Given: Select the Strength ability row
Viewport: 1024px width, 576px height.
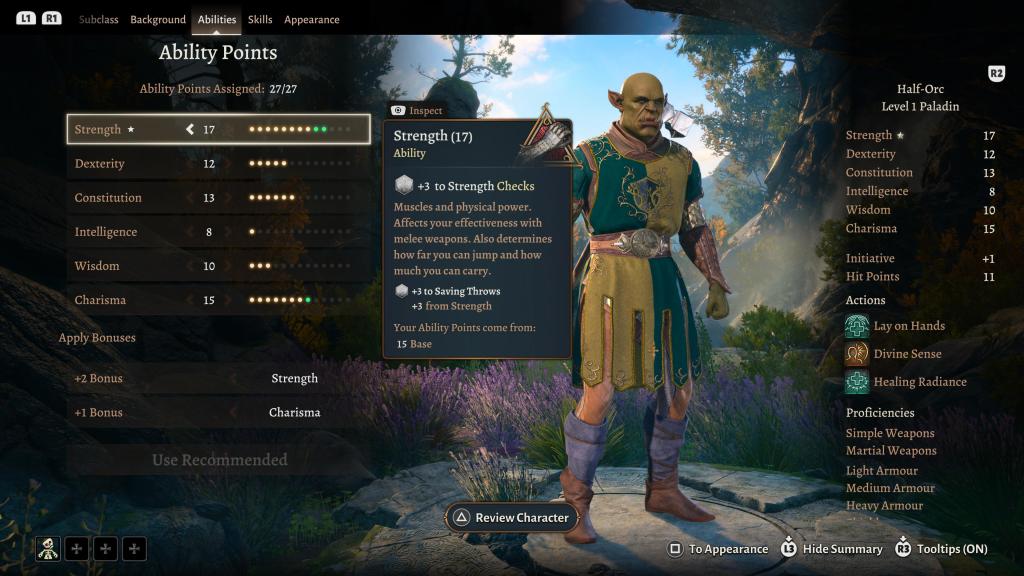Looking at the screenshot, I should coord(218,129).
